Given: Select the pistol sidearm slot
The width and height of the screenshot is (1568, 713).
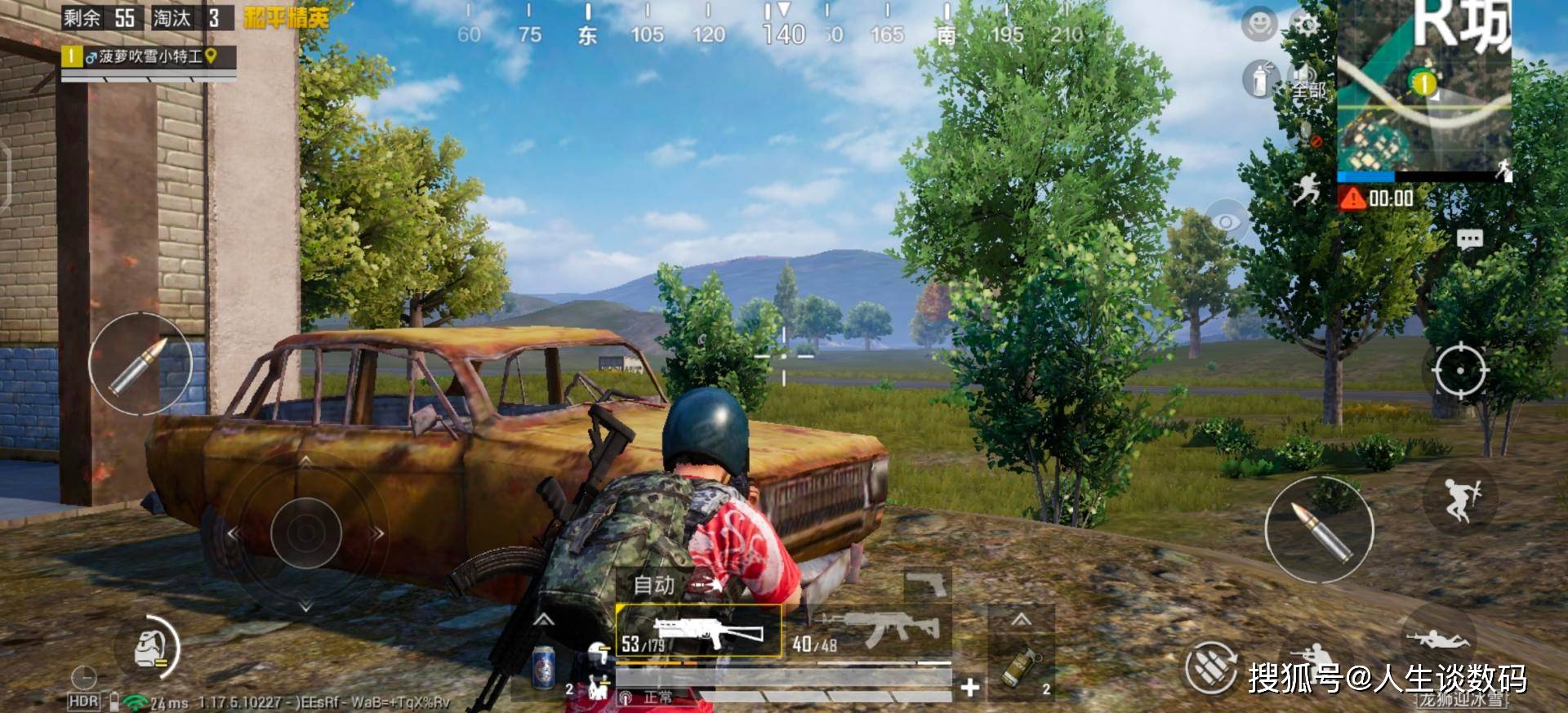Looking at the screenshot, I should tap(927, 585).
